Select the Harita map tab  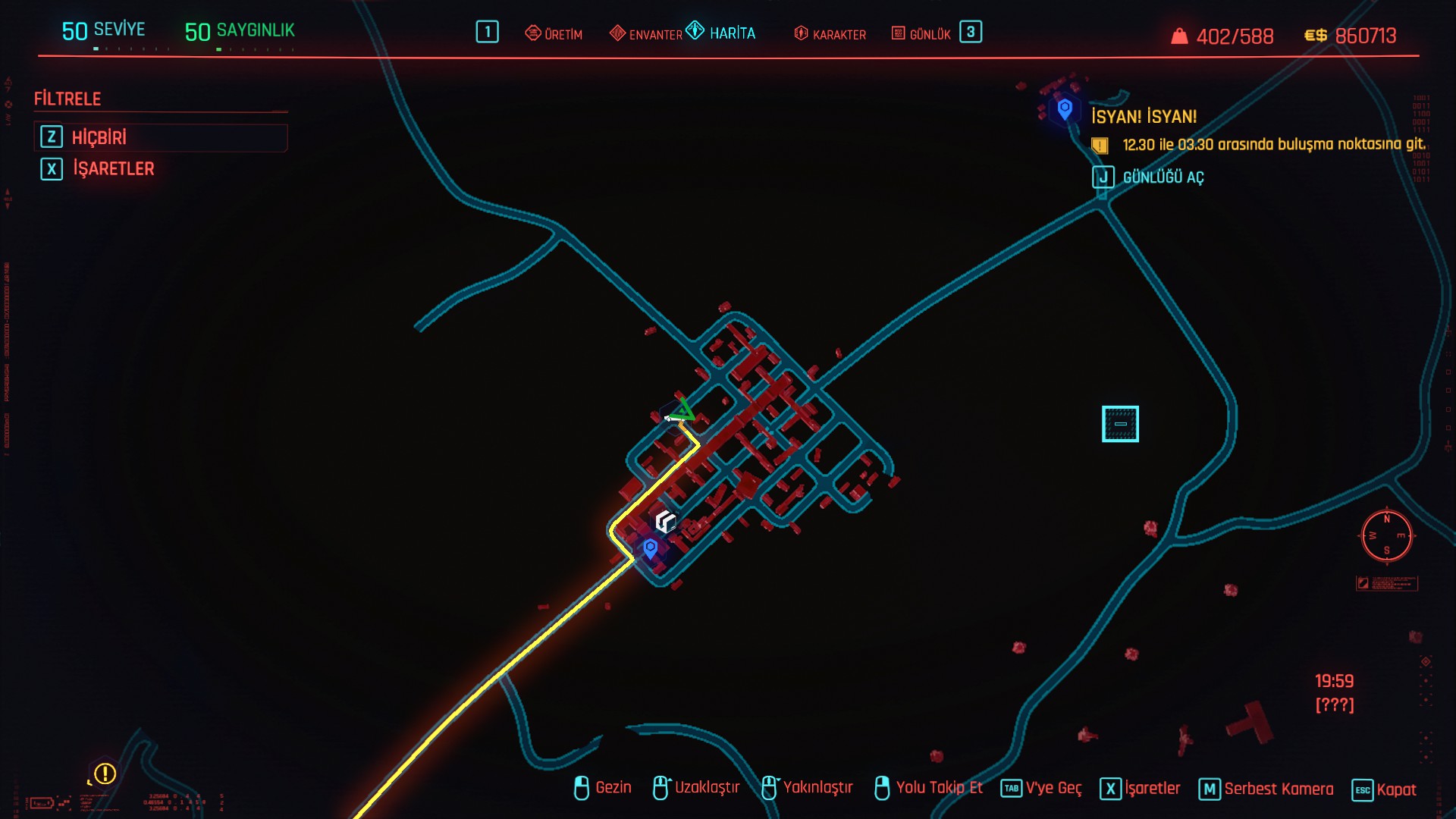click(x=721, y=33)
